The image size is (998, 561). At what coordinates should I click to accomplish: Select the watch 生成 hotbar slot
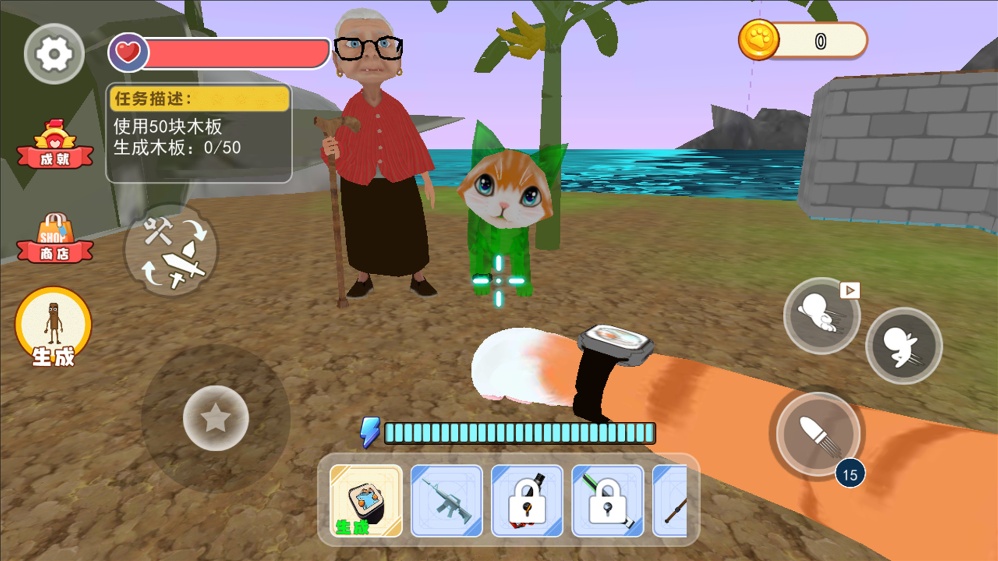366,500
